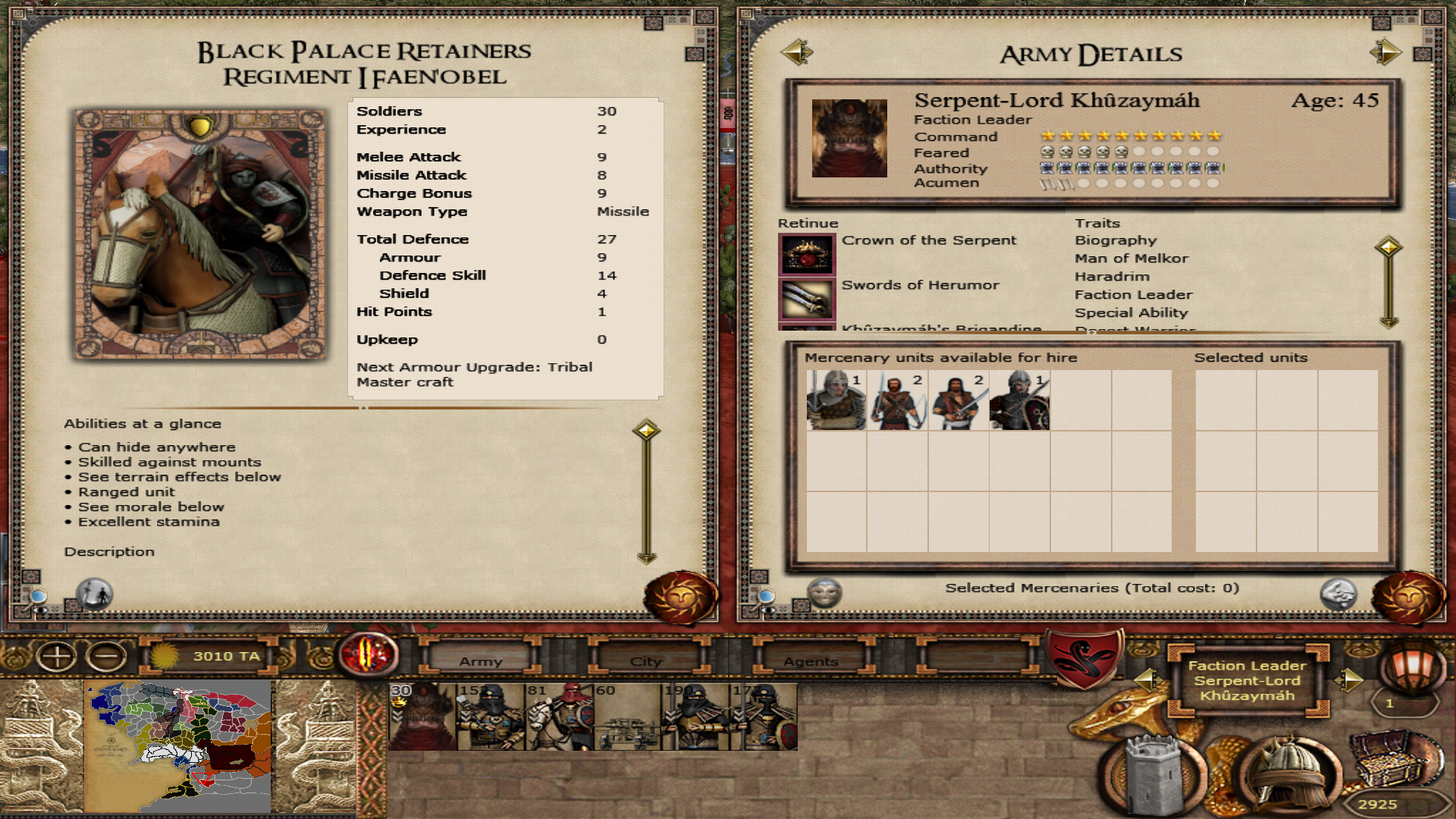Select the 30-soldier general unit card

pos(422,717)
